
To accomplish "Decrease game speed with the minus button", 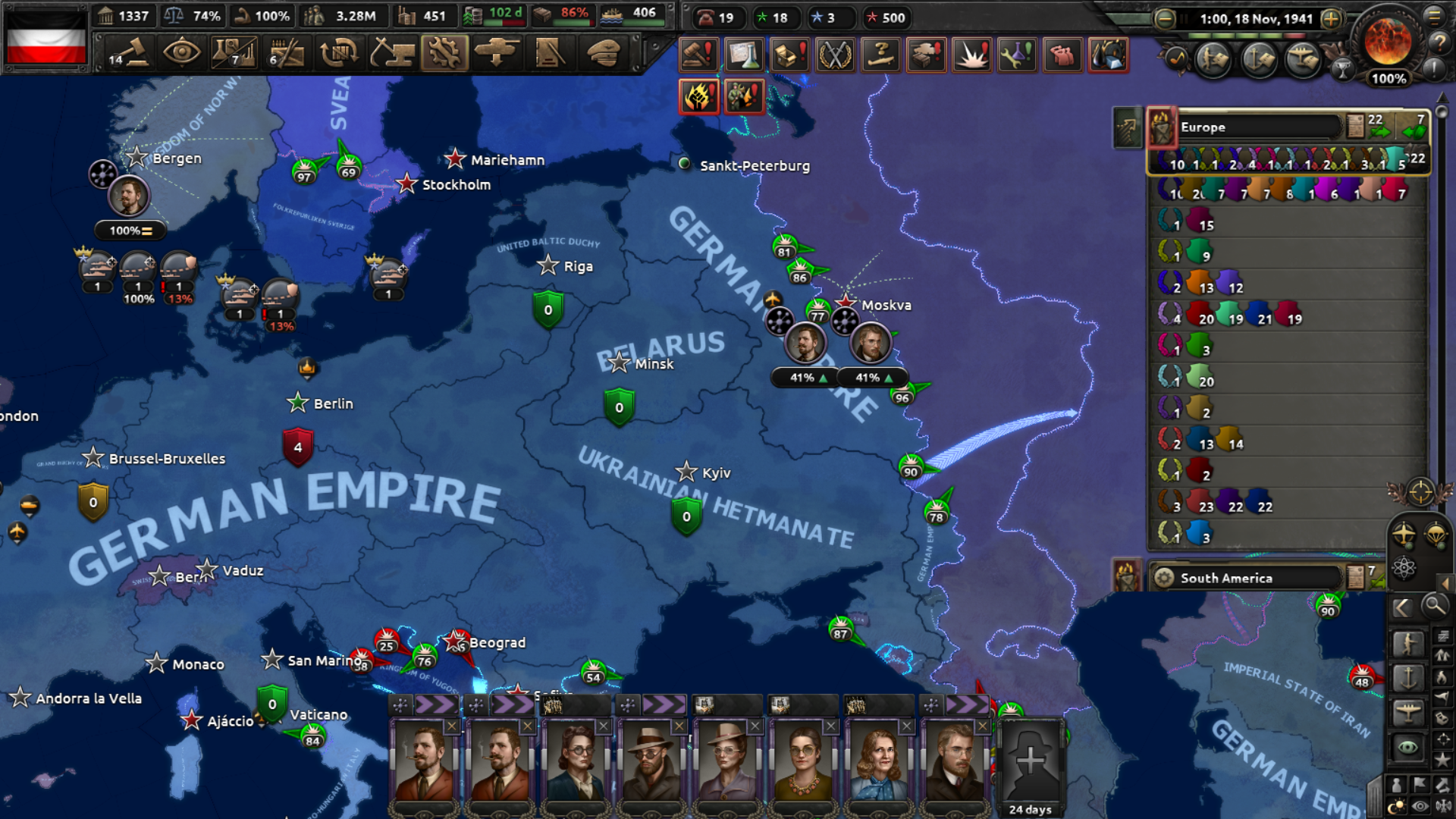I will pyautogui.click(x=1165, y=19).
